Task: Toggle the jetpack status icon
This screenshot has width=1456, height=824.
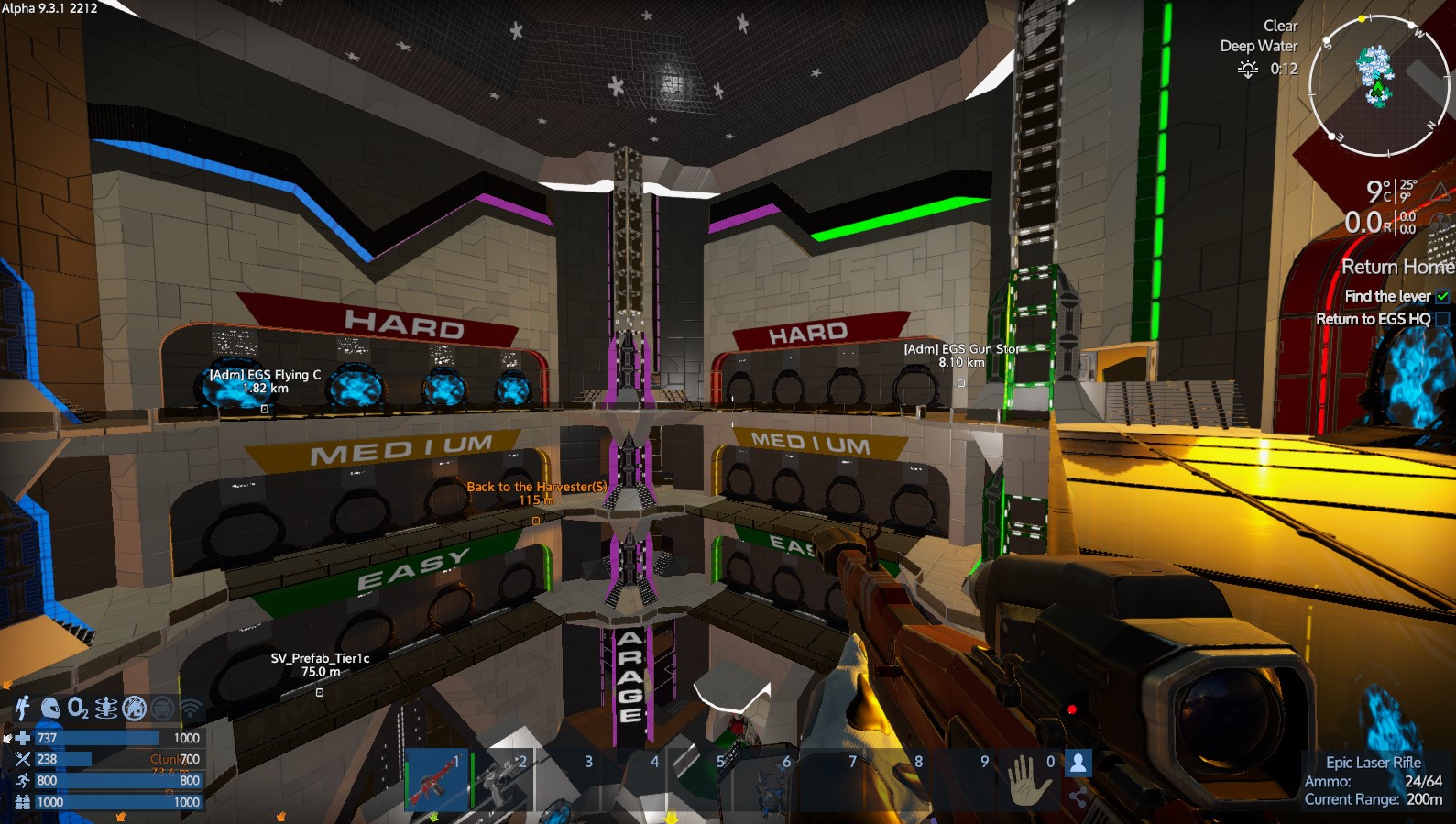Action: click(x=23, y=708)
